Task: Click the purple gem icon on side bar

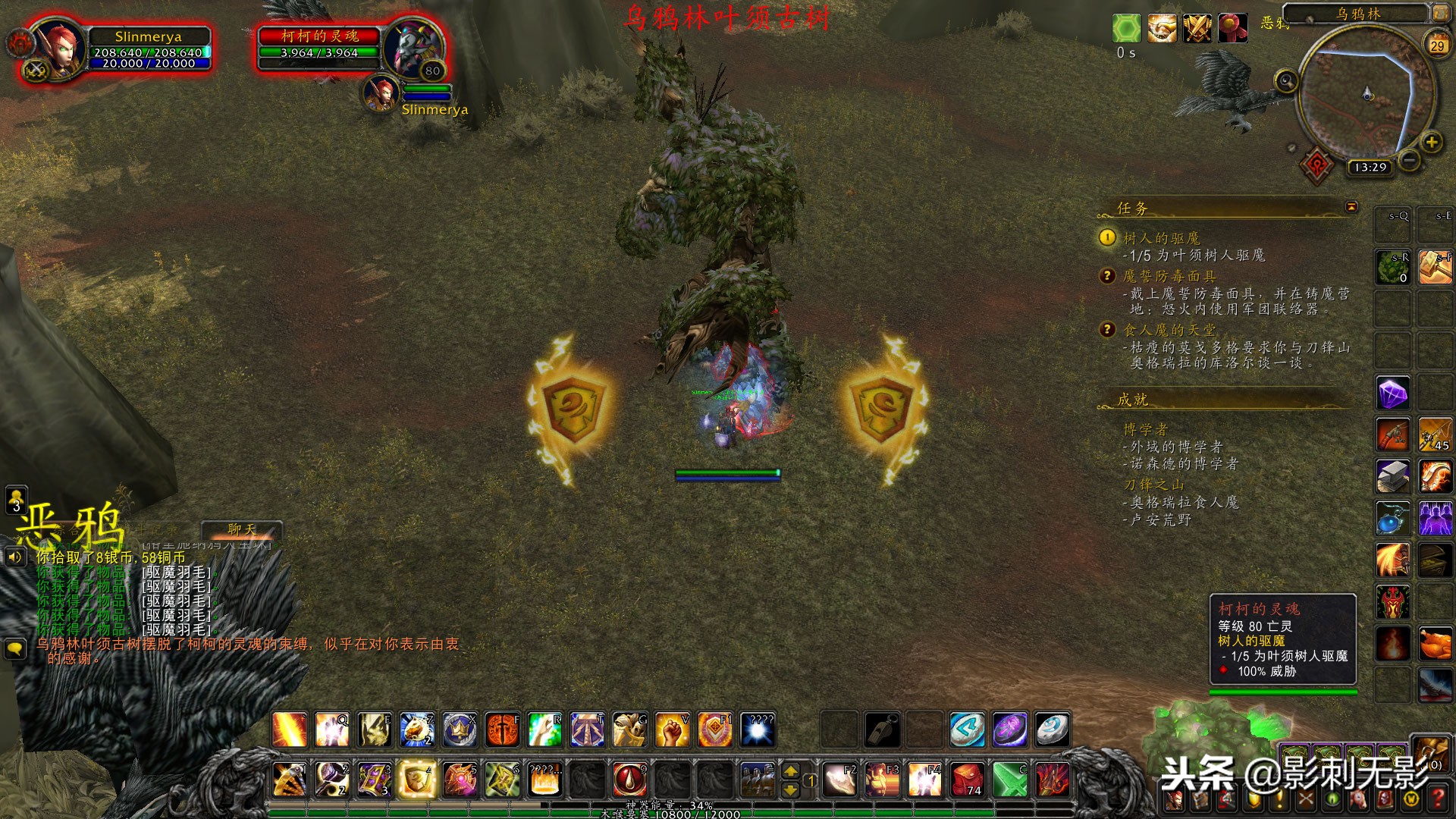Action: 1392,394
